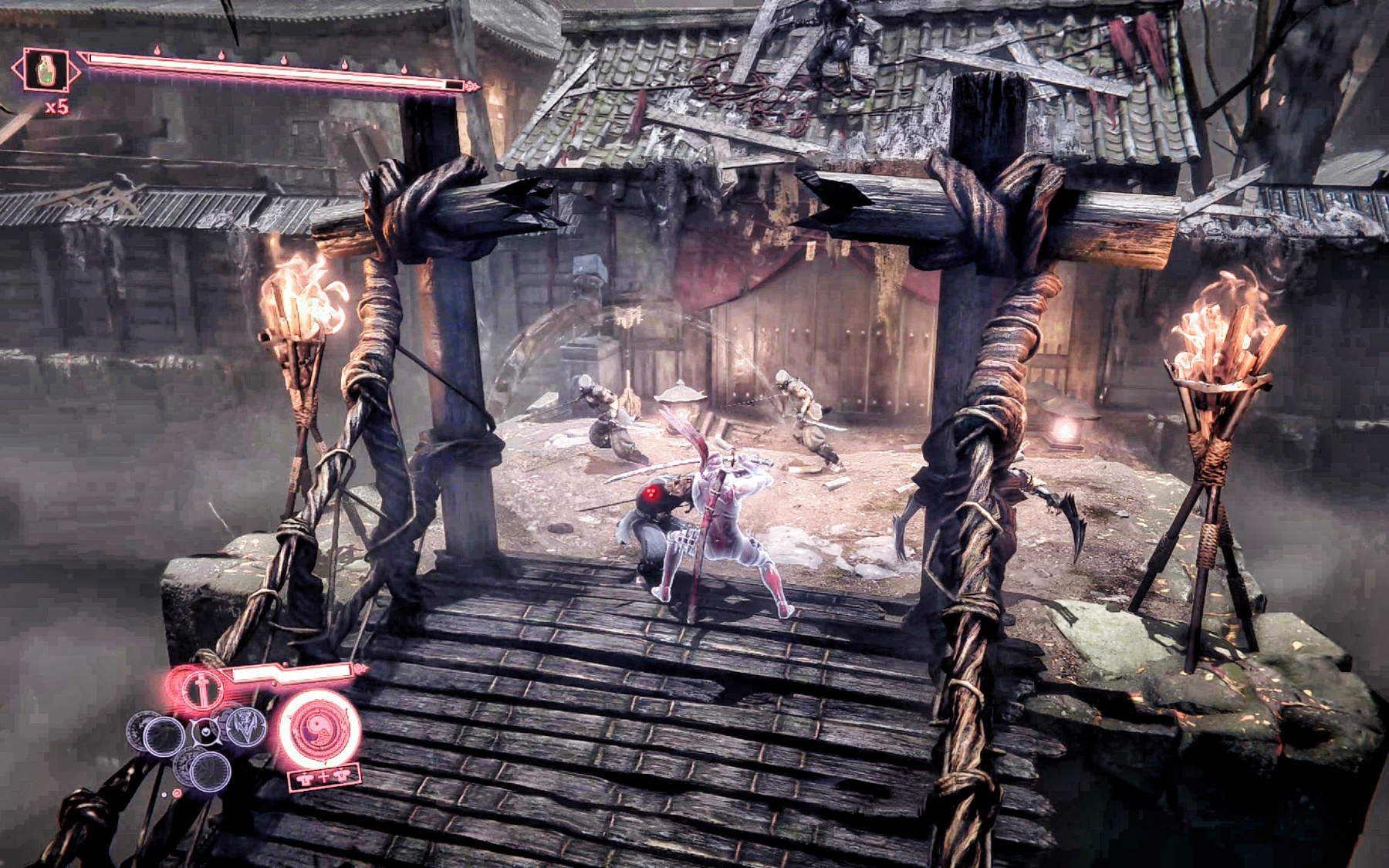This screenshot has height=868, width=1389.
Task: Select the green potion item slot
Action: (45, 71)
